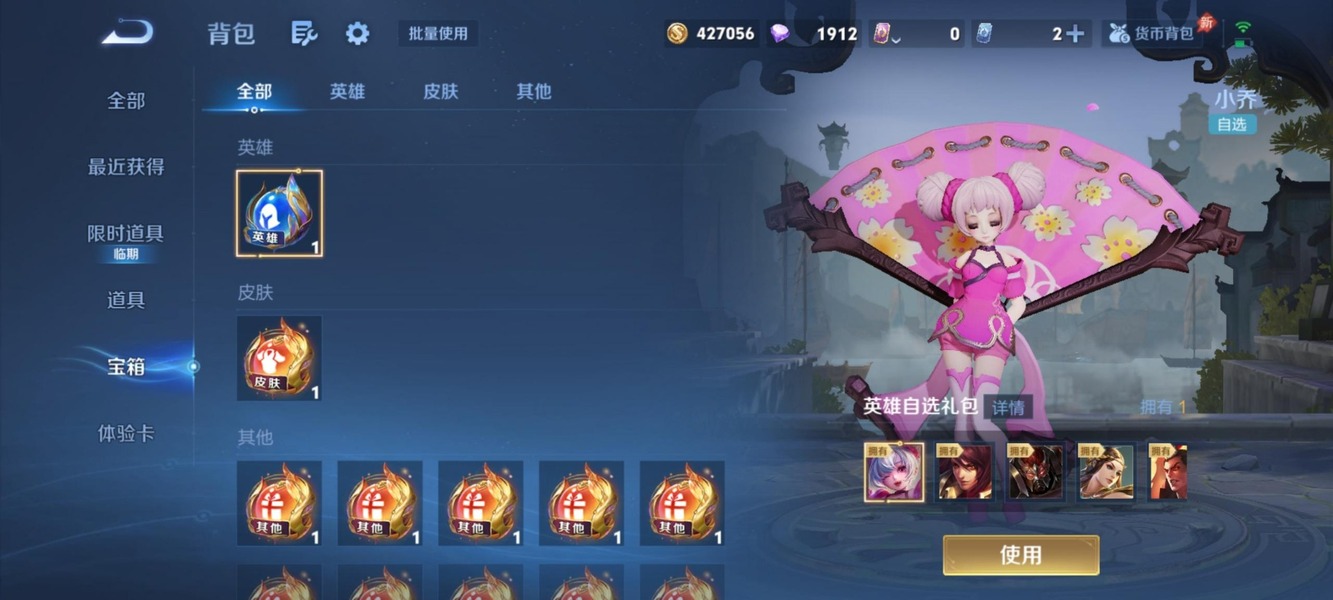Switch to the 其他 other tab
This screenshot has width=1333, height=600.
pyautogui.click(x=533, y=92)
